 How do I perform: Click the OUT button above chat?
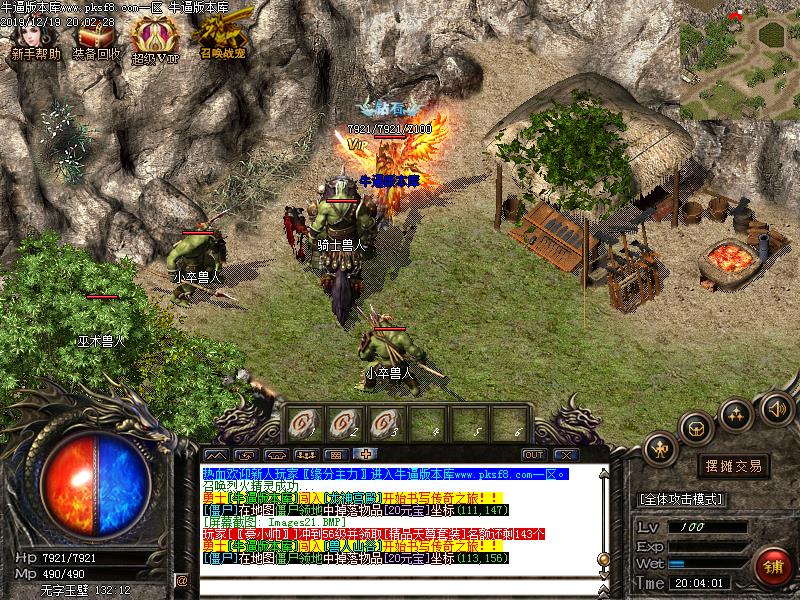point(533,454)
